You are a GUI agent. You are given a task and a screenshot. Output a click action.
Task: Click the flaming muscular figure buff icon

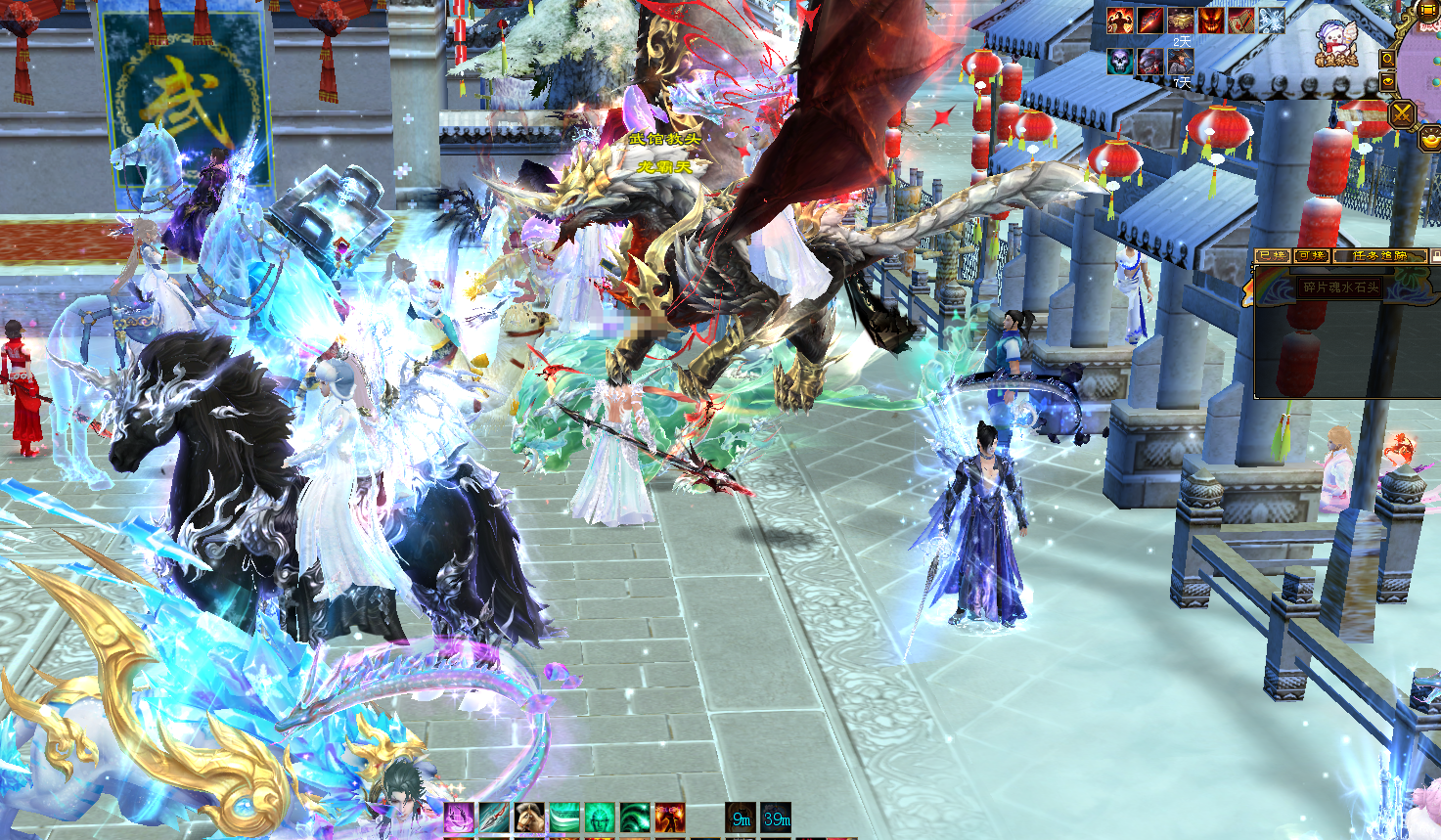click(1120, 20)
